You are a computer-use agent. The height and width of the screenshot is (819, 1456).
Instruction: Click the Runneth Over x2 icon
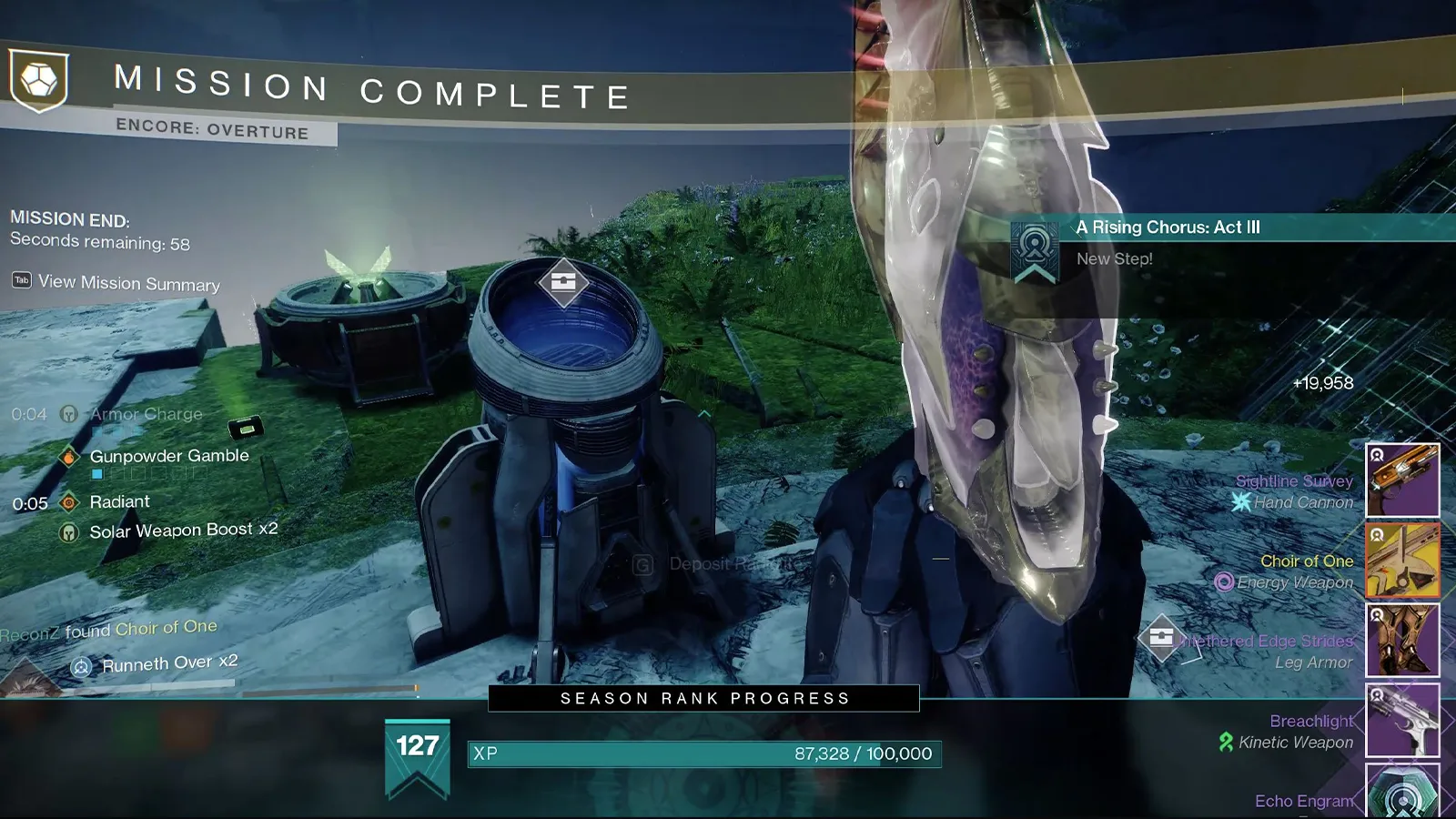(83, 665)
